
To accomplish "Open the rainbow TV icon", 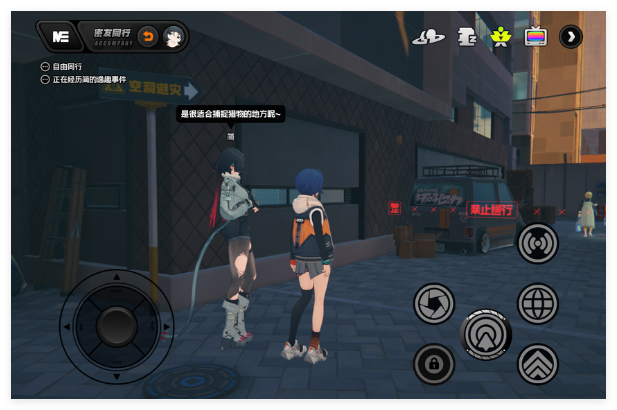I will (536, 37).
